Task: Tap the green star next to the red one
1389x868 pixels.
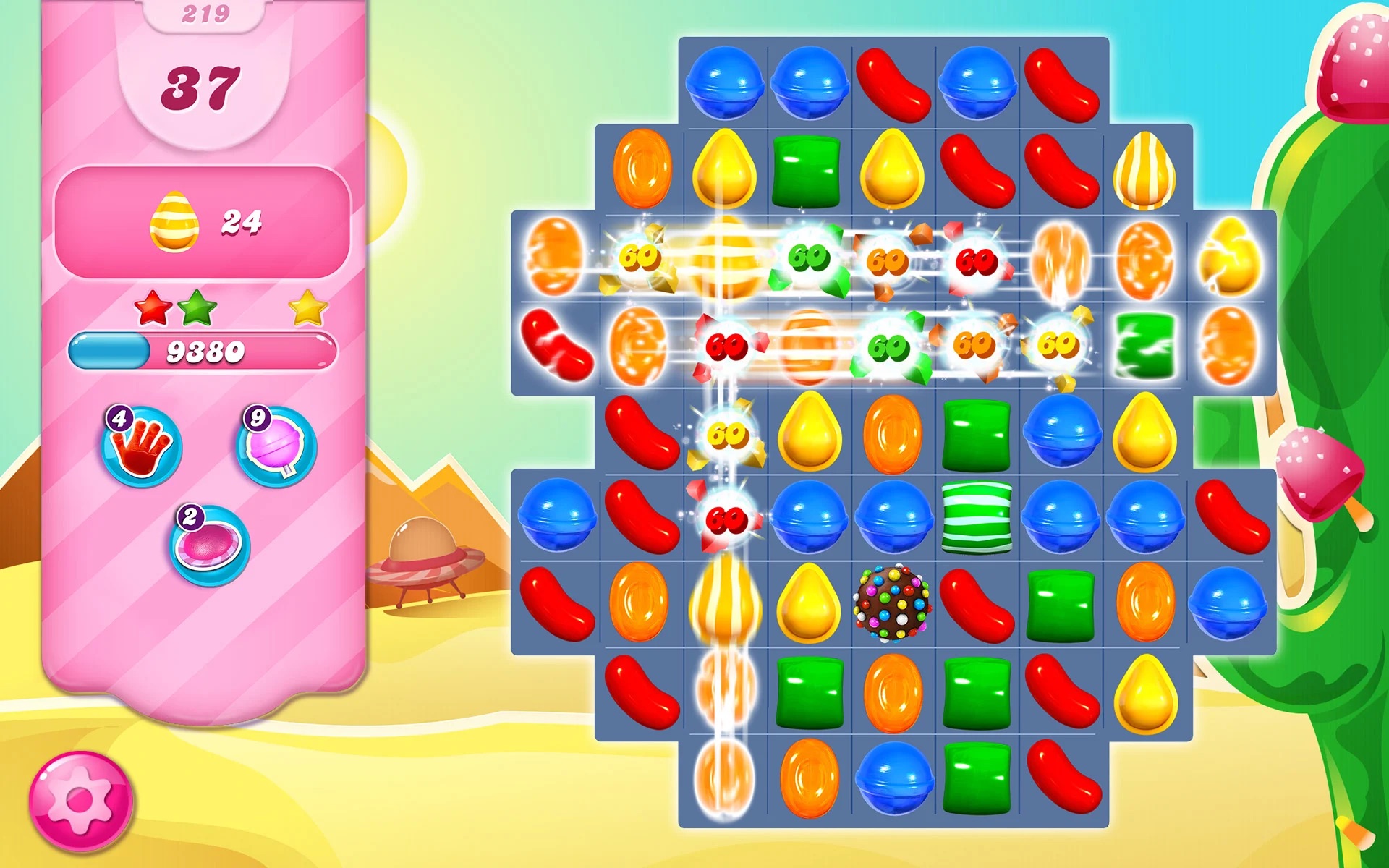Action: 197,307
